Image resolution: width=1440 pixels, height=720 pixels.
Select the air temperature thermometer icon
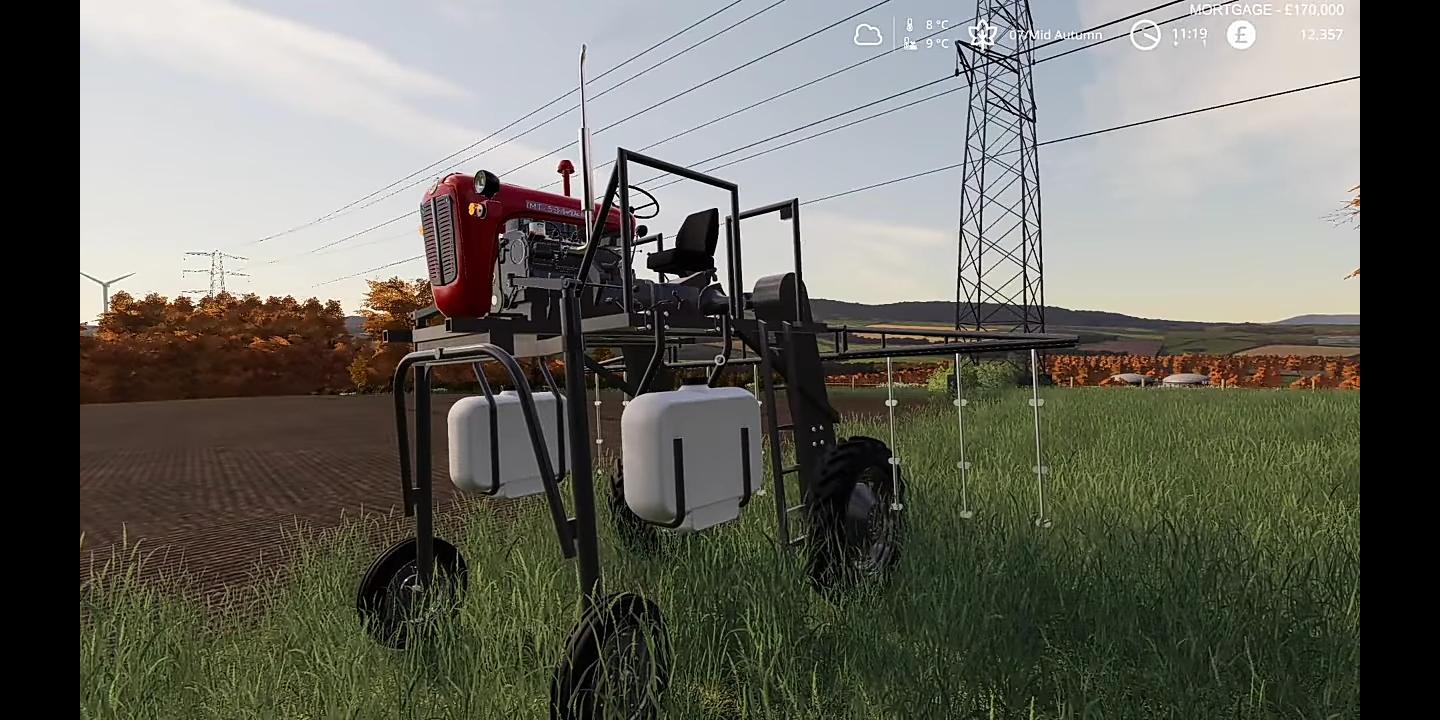pos(910,25)
